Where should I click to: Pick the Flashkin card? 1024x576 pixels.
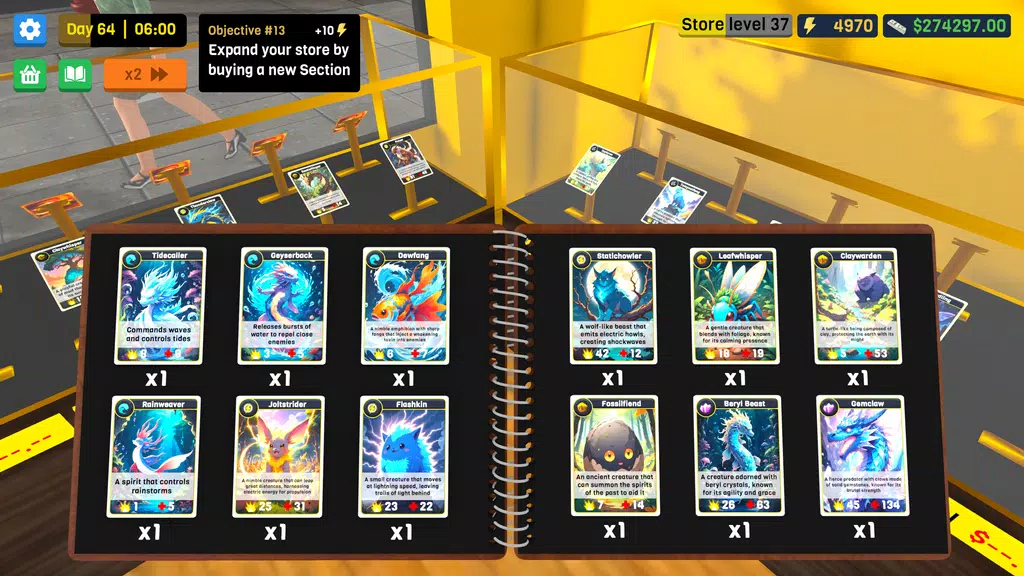tap(402, 456)
